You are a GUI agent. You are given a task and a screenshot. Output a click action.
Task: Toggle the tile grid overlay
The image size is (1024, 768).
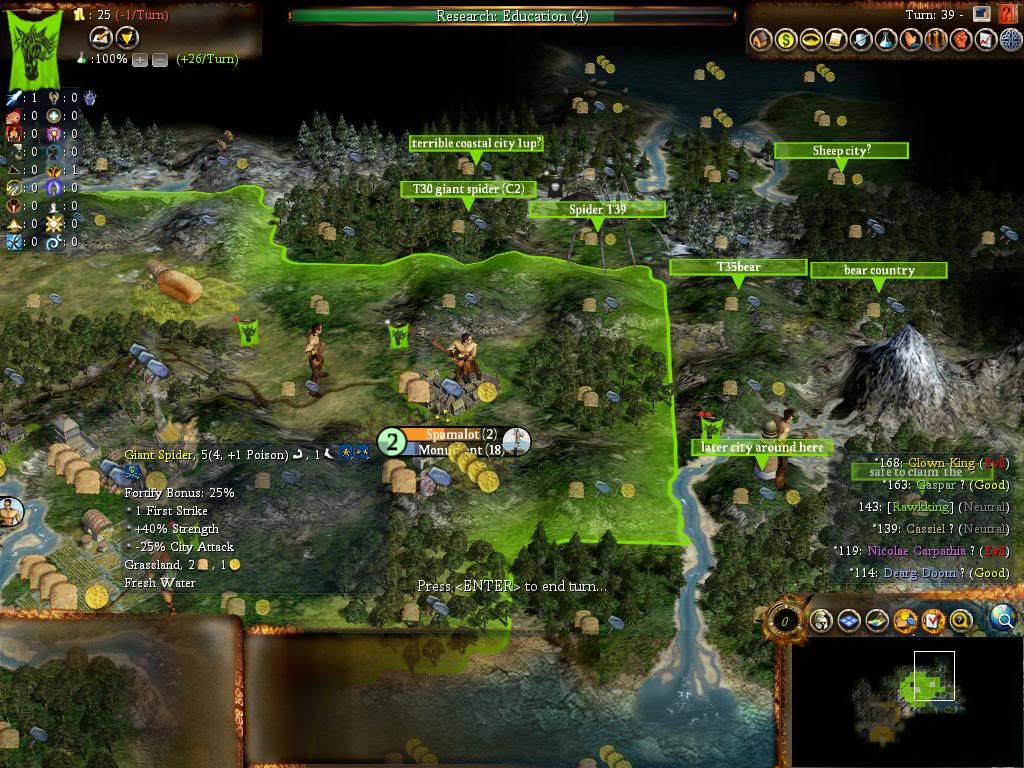(849, 621)
